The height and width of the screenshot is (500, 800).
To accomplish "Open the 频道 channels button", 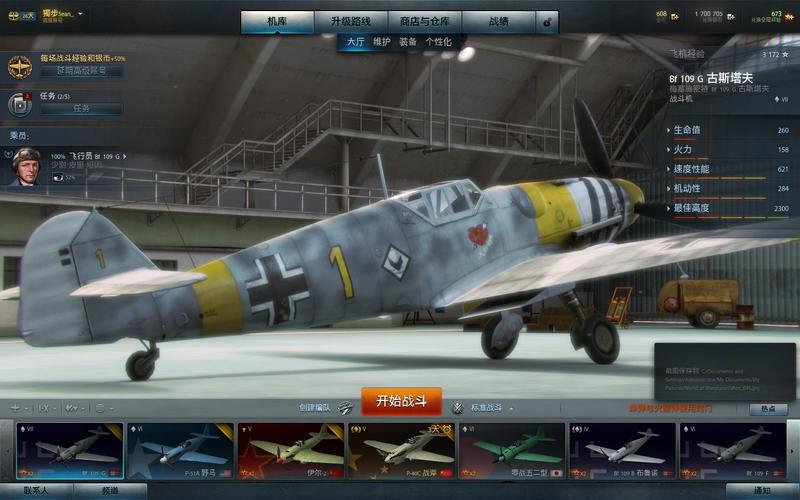I will [110, 491].
